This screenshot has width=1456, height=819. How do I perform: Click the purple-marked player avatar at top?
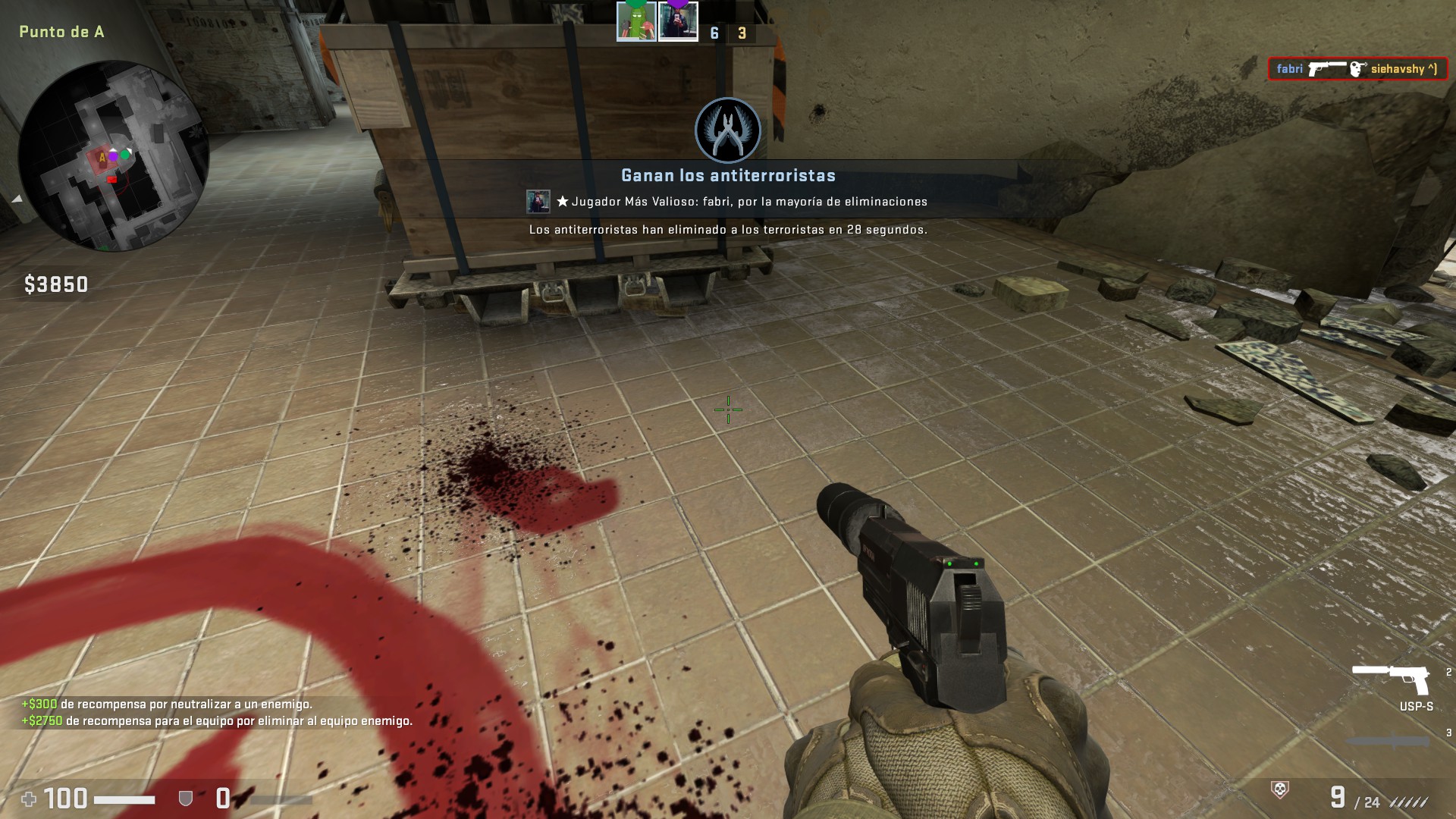pos(678,21)
